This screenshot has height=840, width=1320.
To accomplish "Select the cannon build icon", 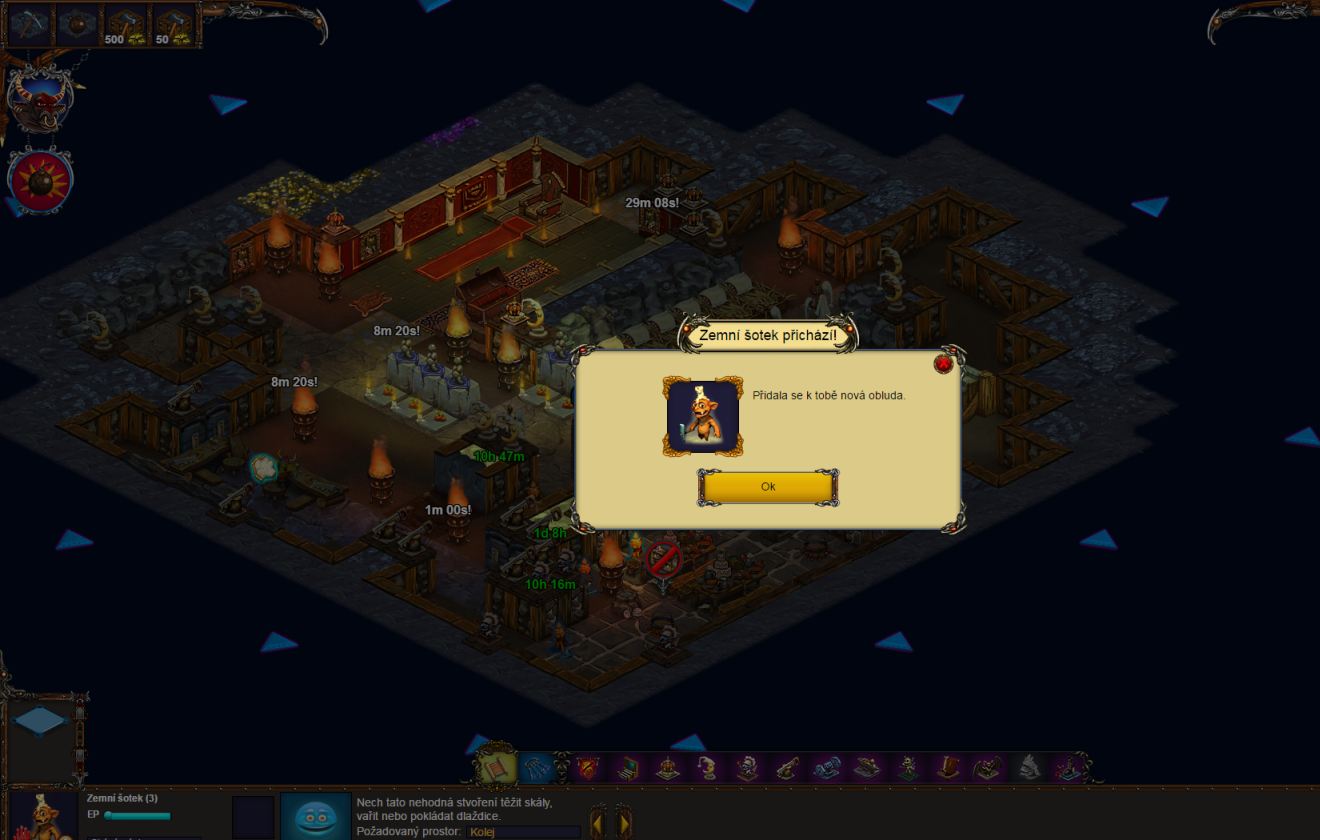I will pyautogui.click(x=787, y=768).
